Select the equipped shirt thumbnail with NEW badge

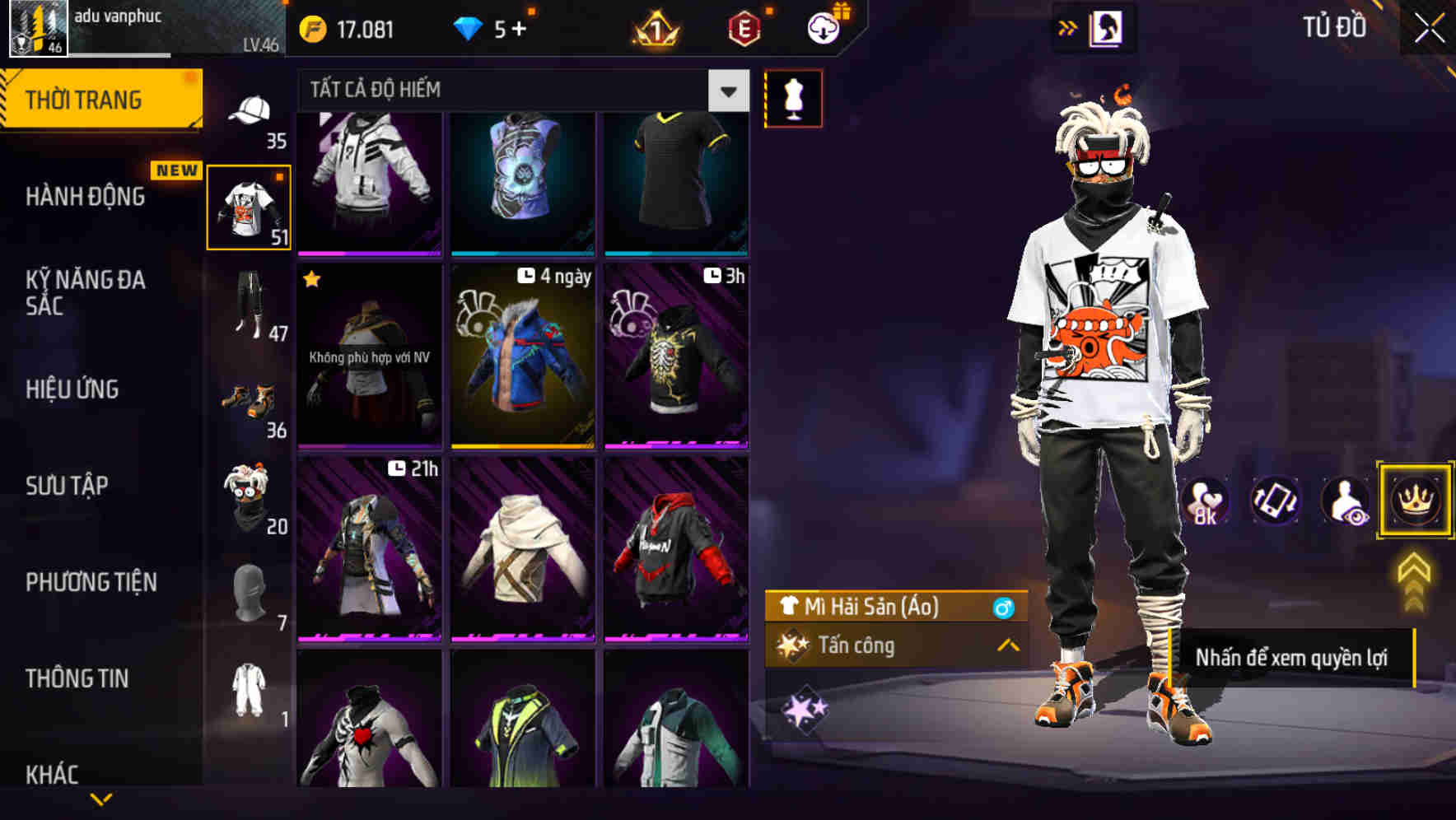point(250,205)
